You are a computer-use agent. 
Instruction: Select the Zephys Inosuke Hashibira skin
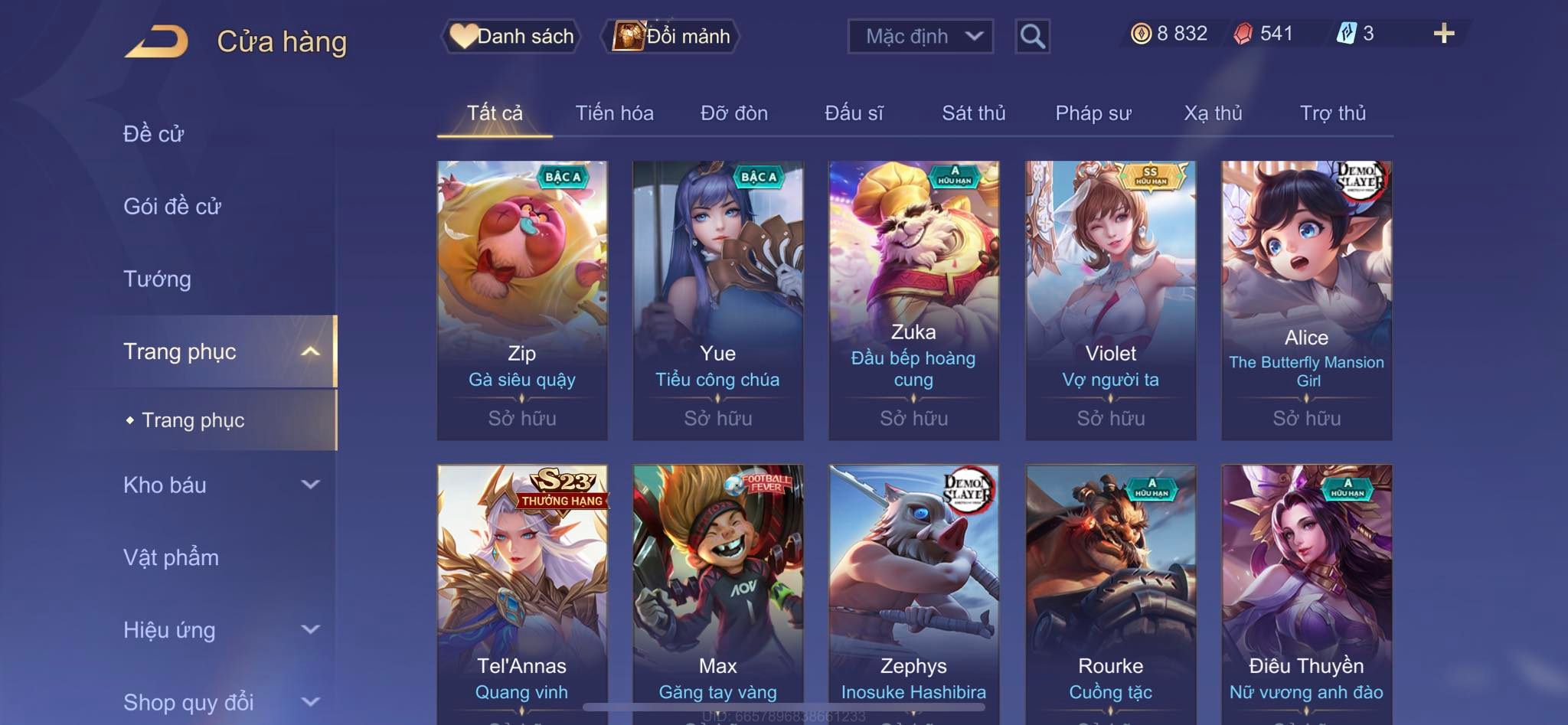click(913, 589)
